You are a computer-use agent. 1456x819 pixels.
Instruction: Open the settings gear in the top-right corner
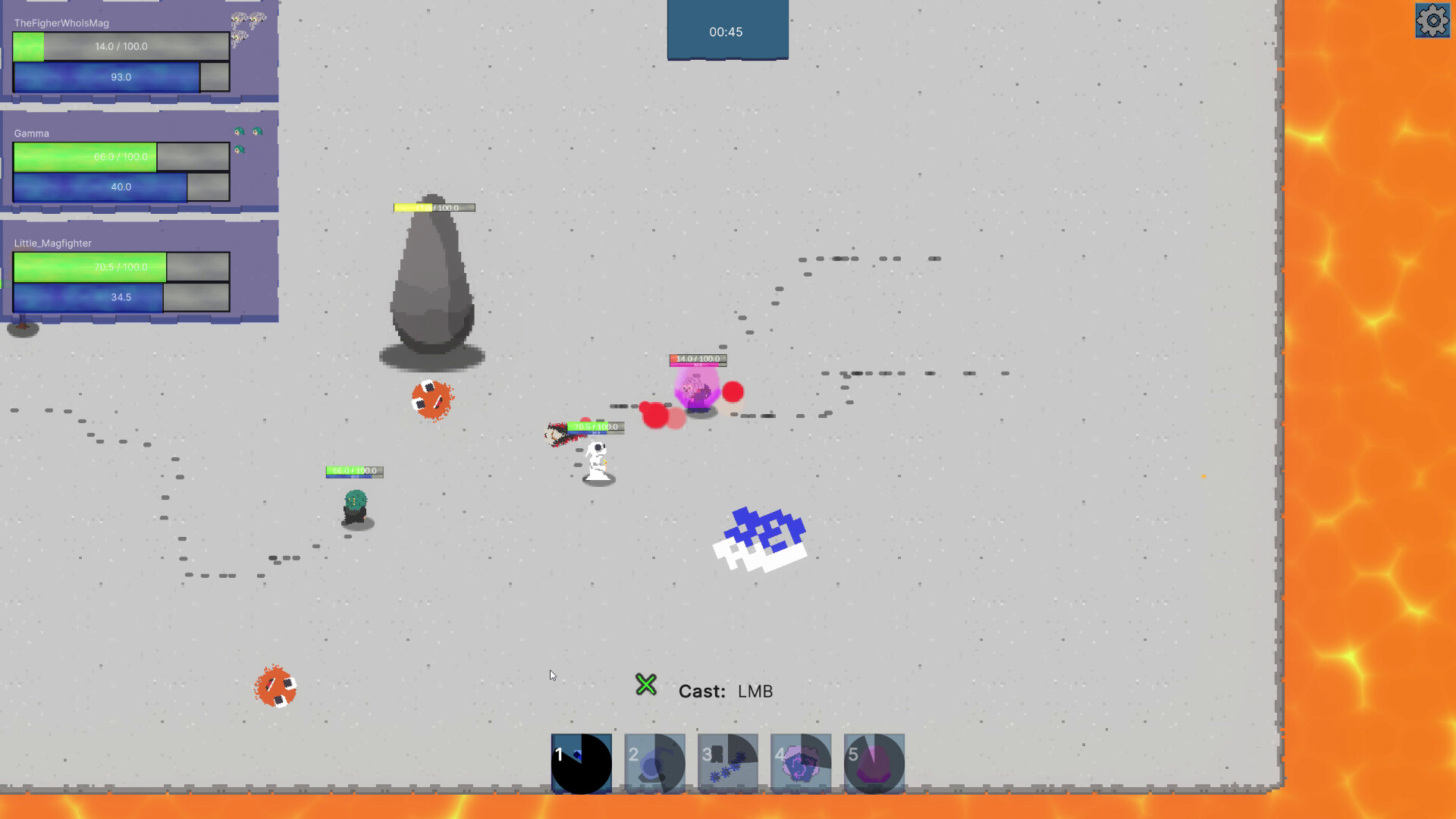[1432, 20]
